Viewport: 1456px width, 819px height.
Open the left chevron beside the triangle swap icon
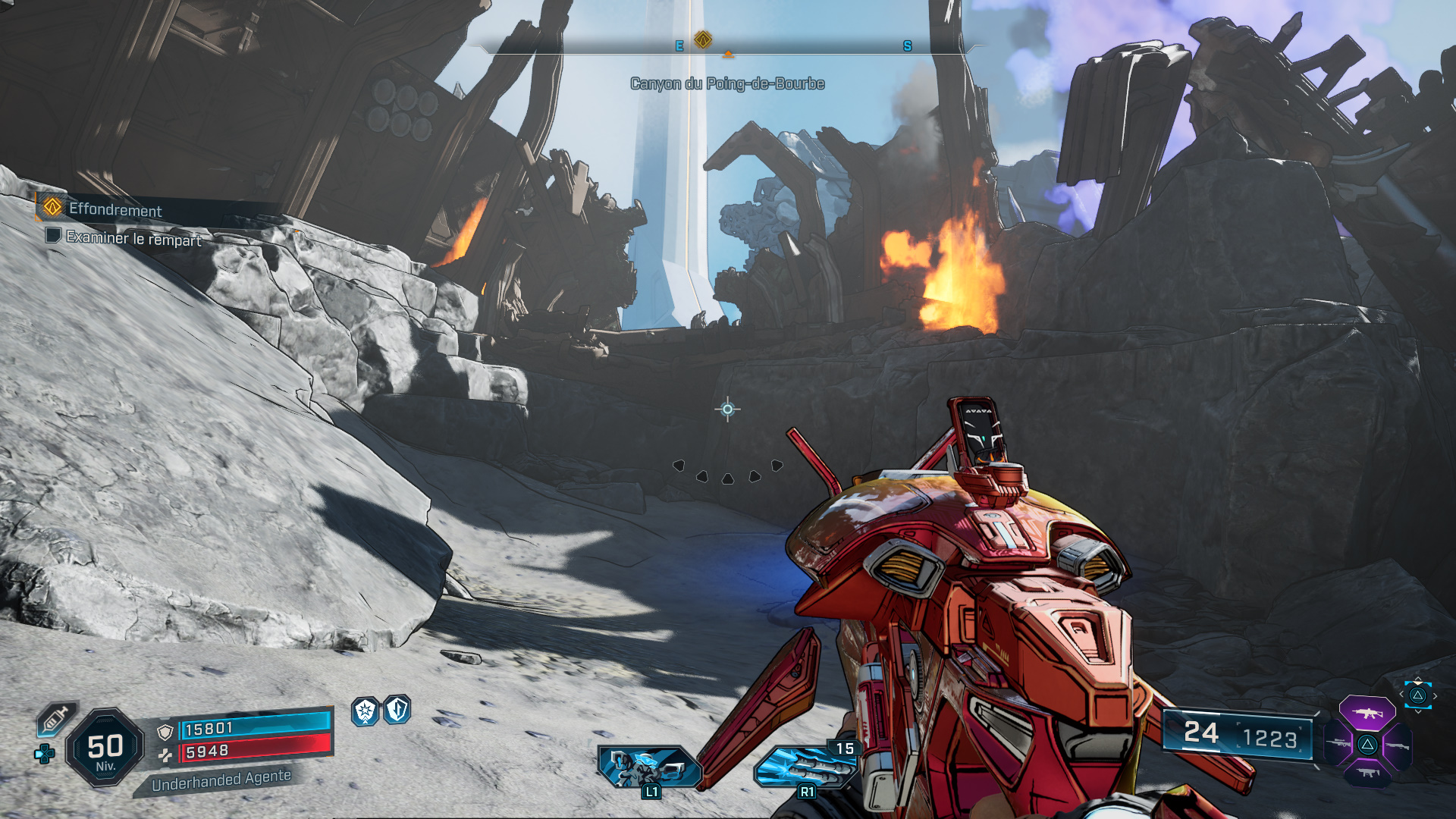point(1401,694)
